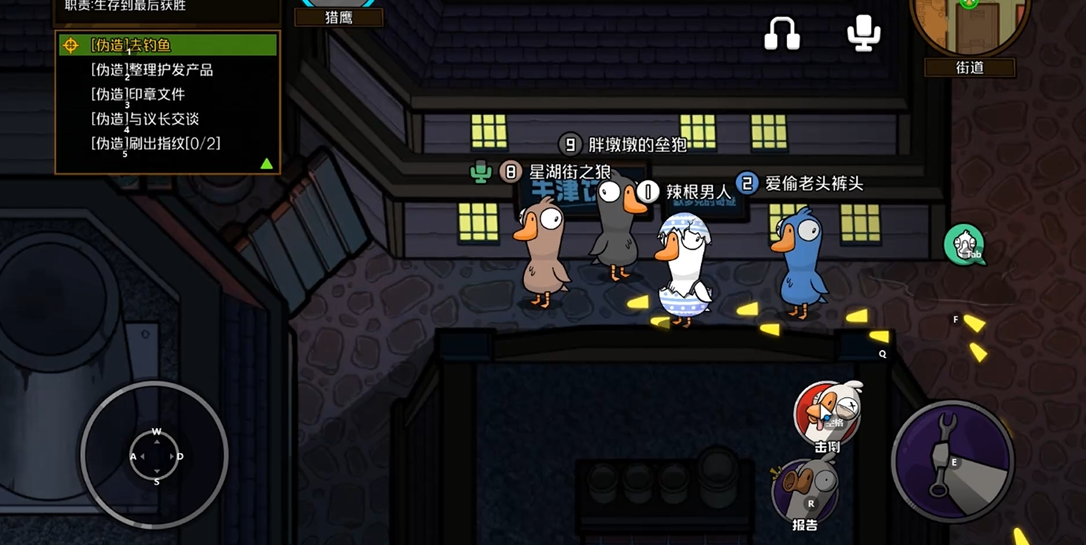Use the wrench interact button

coord(951,461)
